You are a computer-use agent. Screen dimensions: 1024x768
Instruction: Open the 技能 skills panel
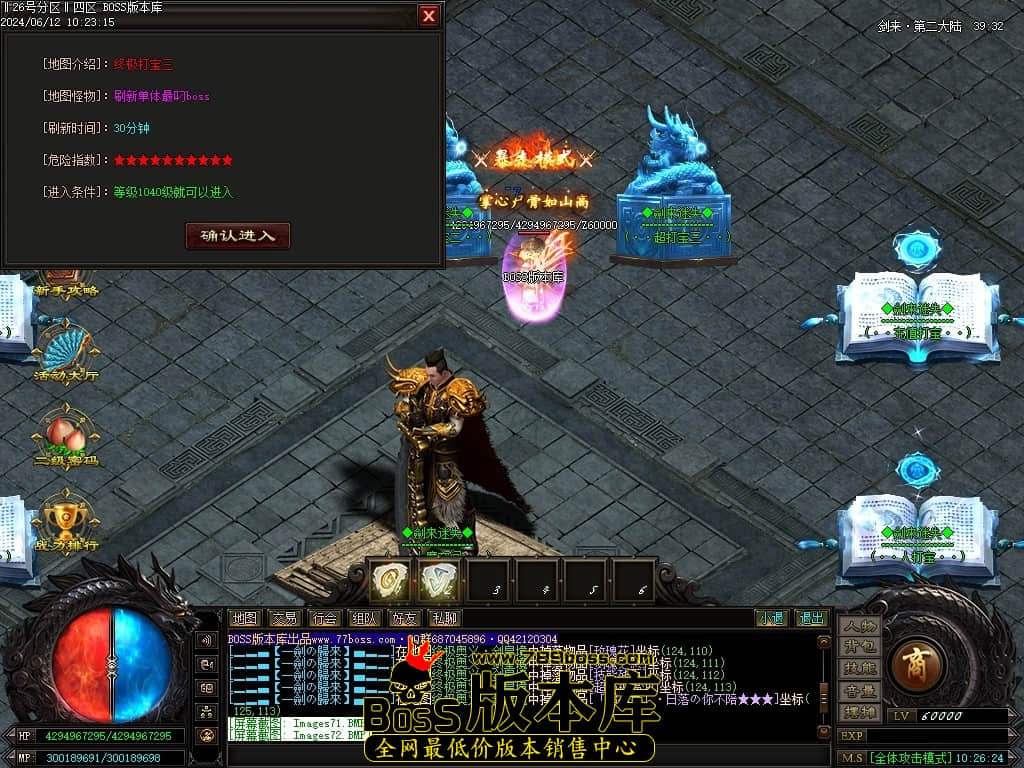click(x=859, y=668)
